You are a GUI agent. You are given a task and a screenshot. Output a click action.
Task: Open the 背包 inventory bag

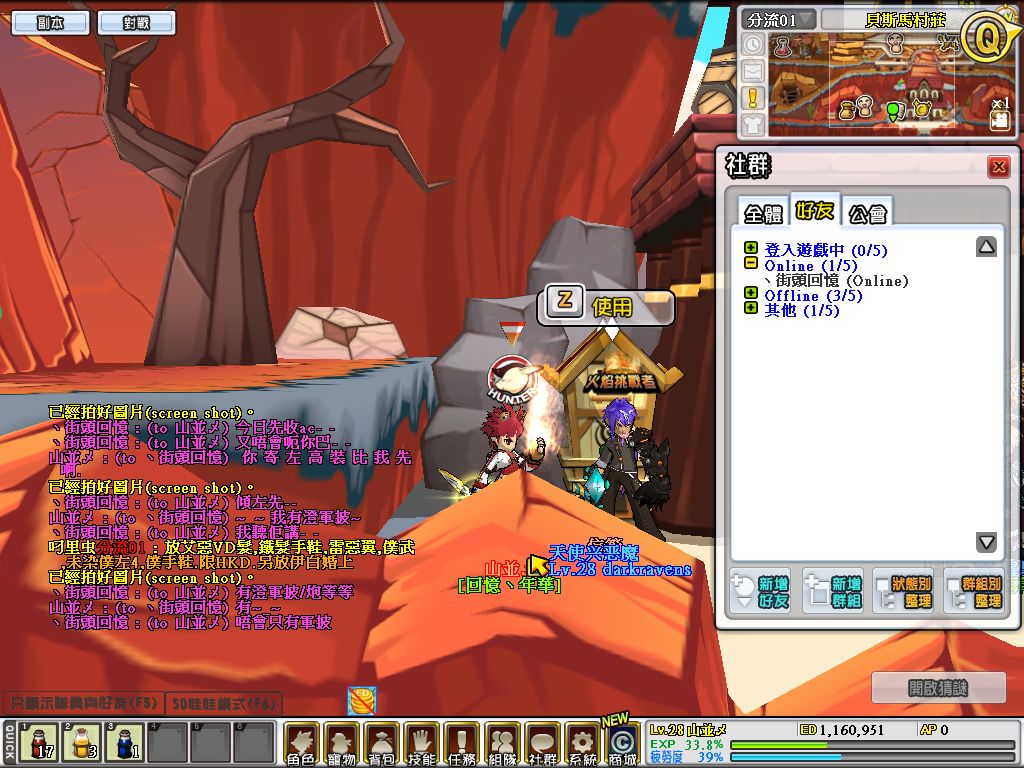tap(382, 745)
